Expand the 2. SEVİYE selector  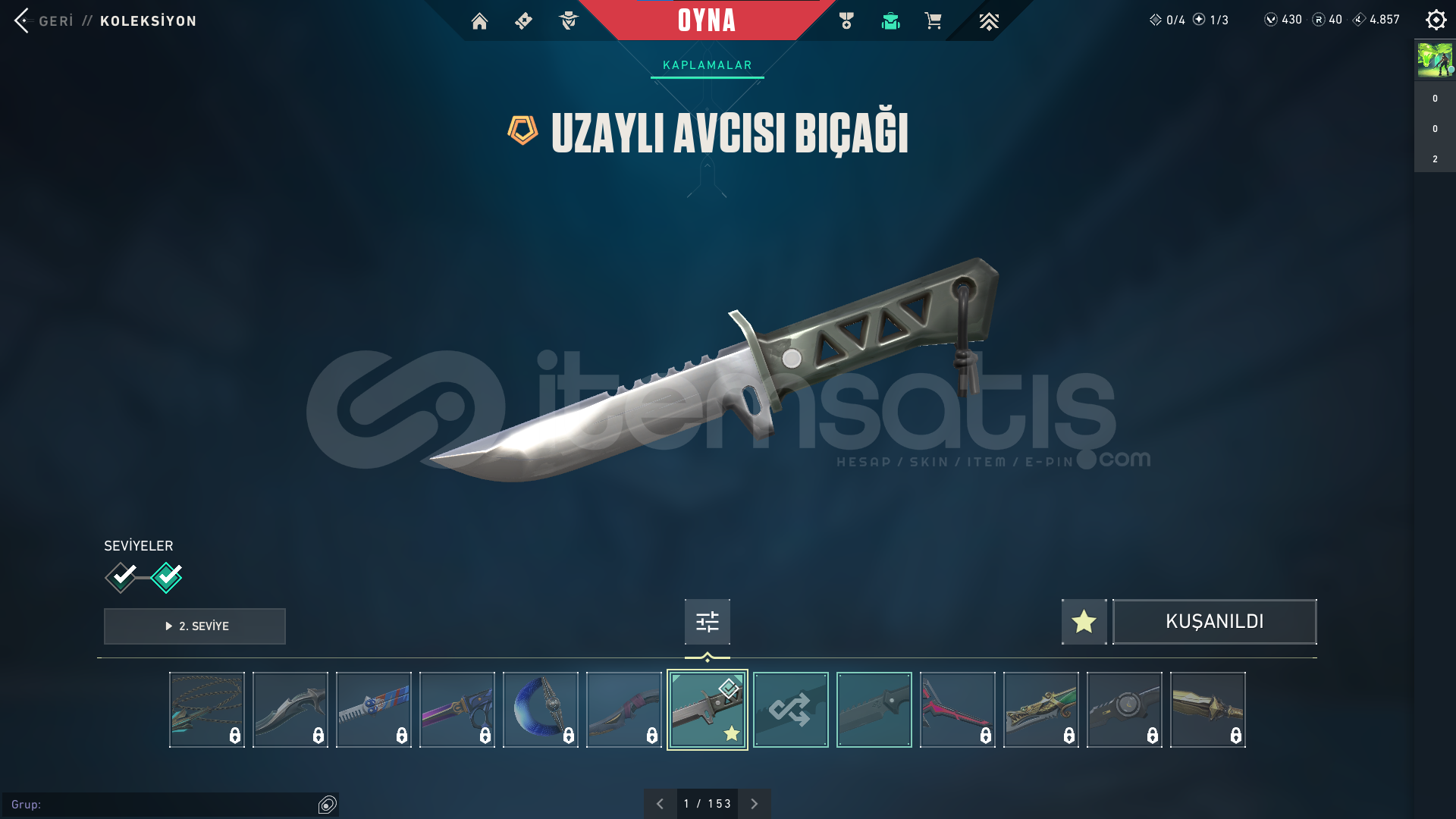[x=194, y=626]
